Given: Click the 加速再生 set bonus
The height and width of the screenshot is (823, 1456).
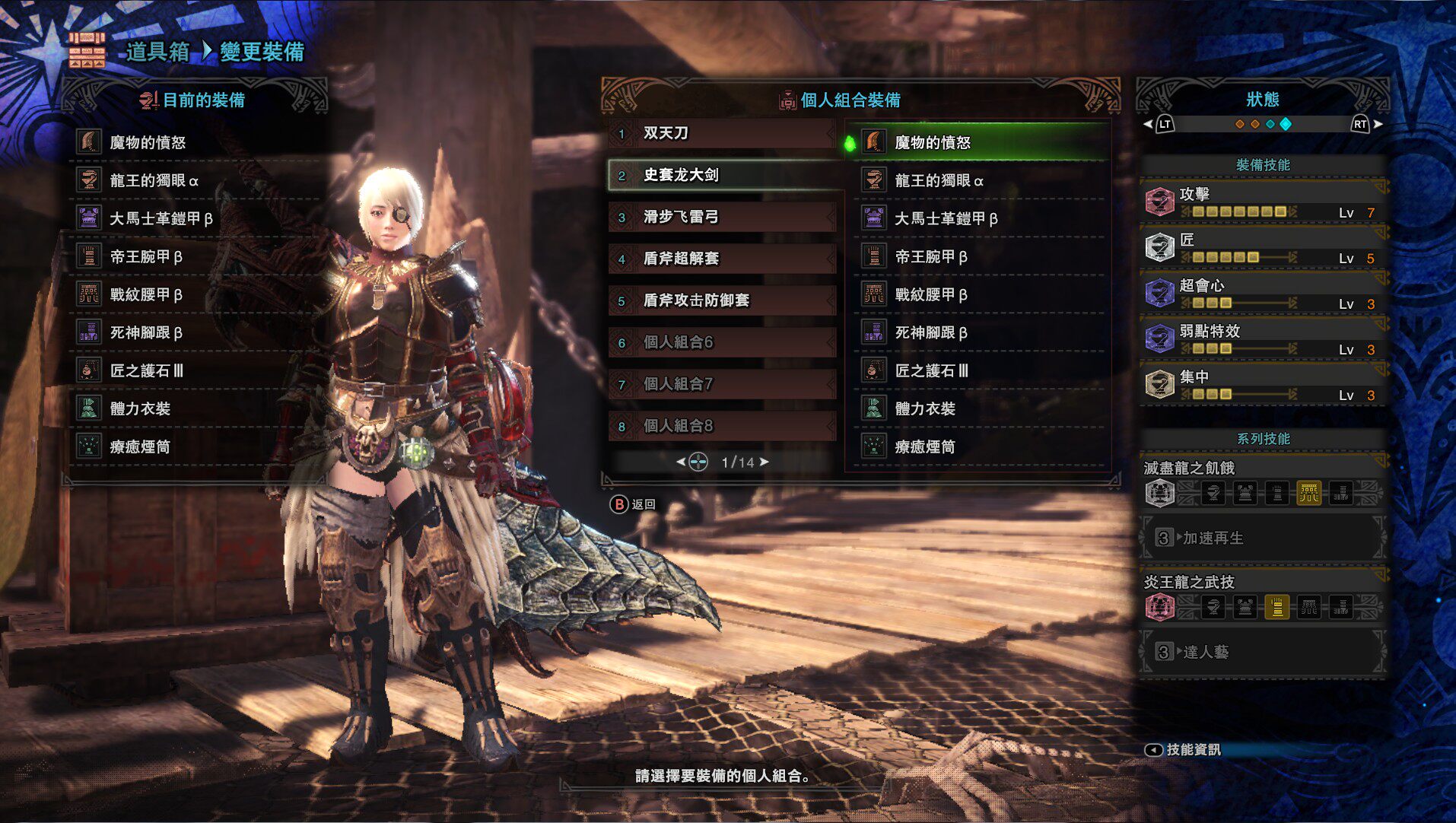Looking at the screenshot, I should [1263, 538].
